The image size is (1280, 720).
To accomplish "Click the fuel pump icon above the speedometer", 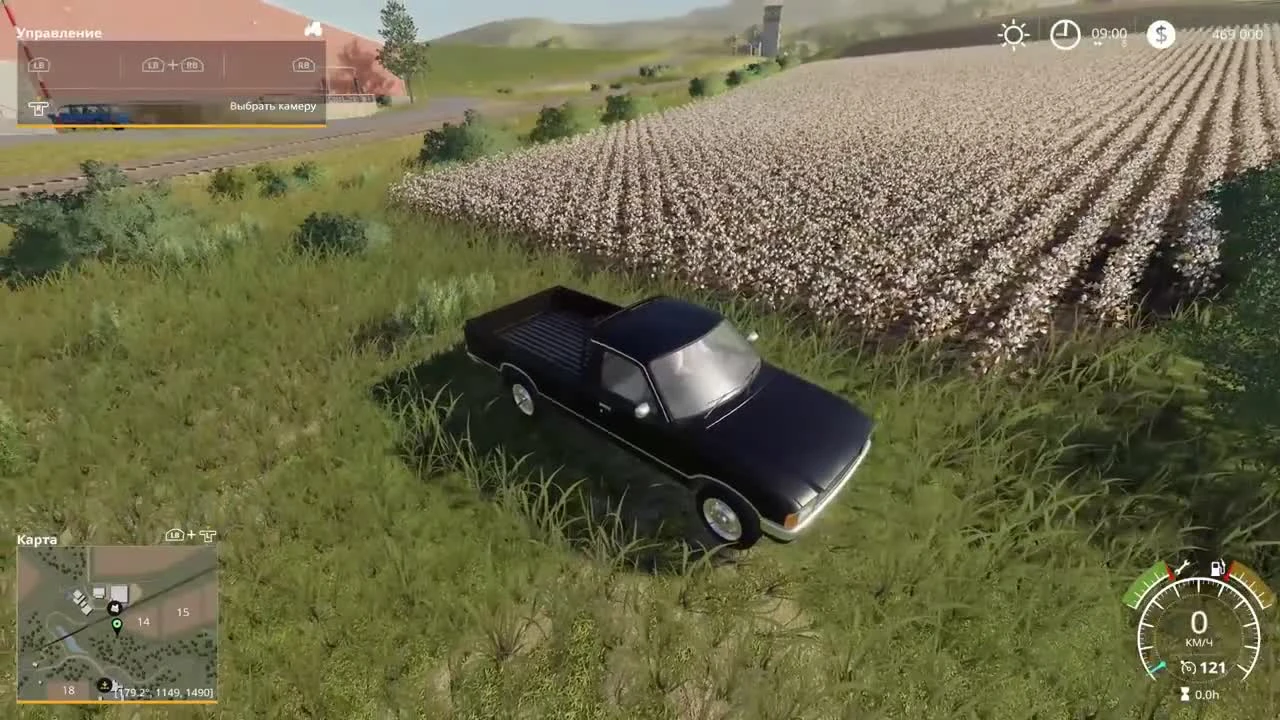I will [1218, 568].
